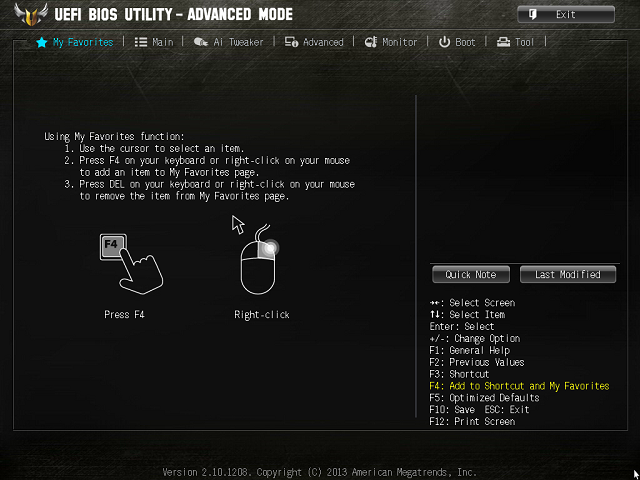
Task: Open the Main tab
Action: [154, 42]
